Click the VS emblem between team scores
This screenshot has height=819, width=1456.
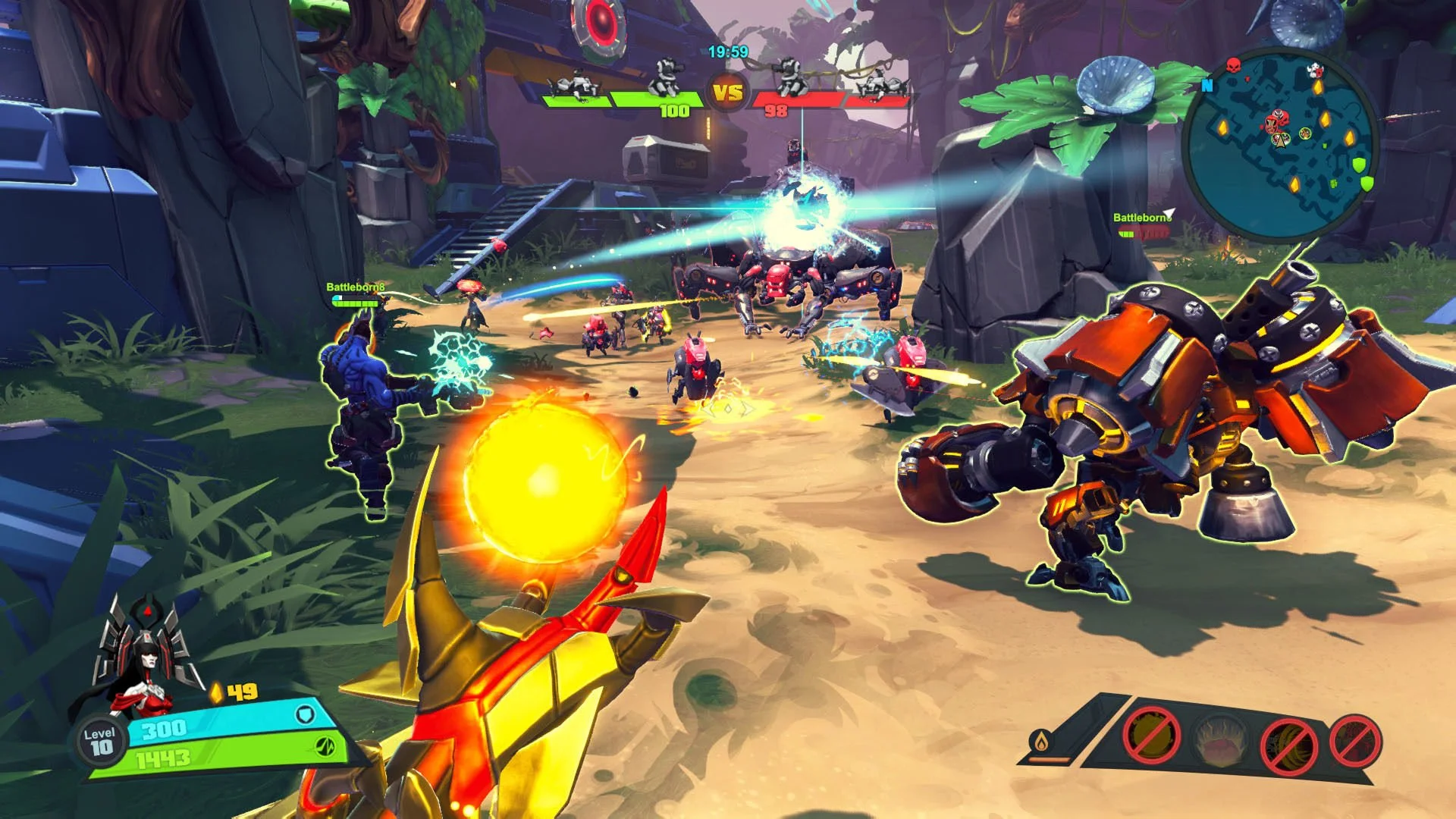click(727, 90)
